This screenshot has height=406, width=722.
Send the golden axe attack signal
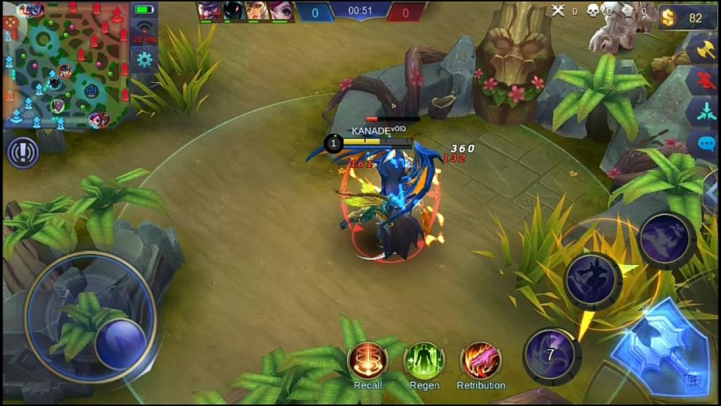click(x=705, y=48)
